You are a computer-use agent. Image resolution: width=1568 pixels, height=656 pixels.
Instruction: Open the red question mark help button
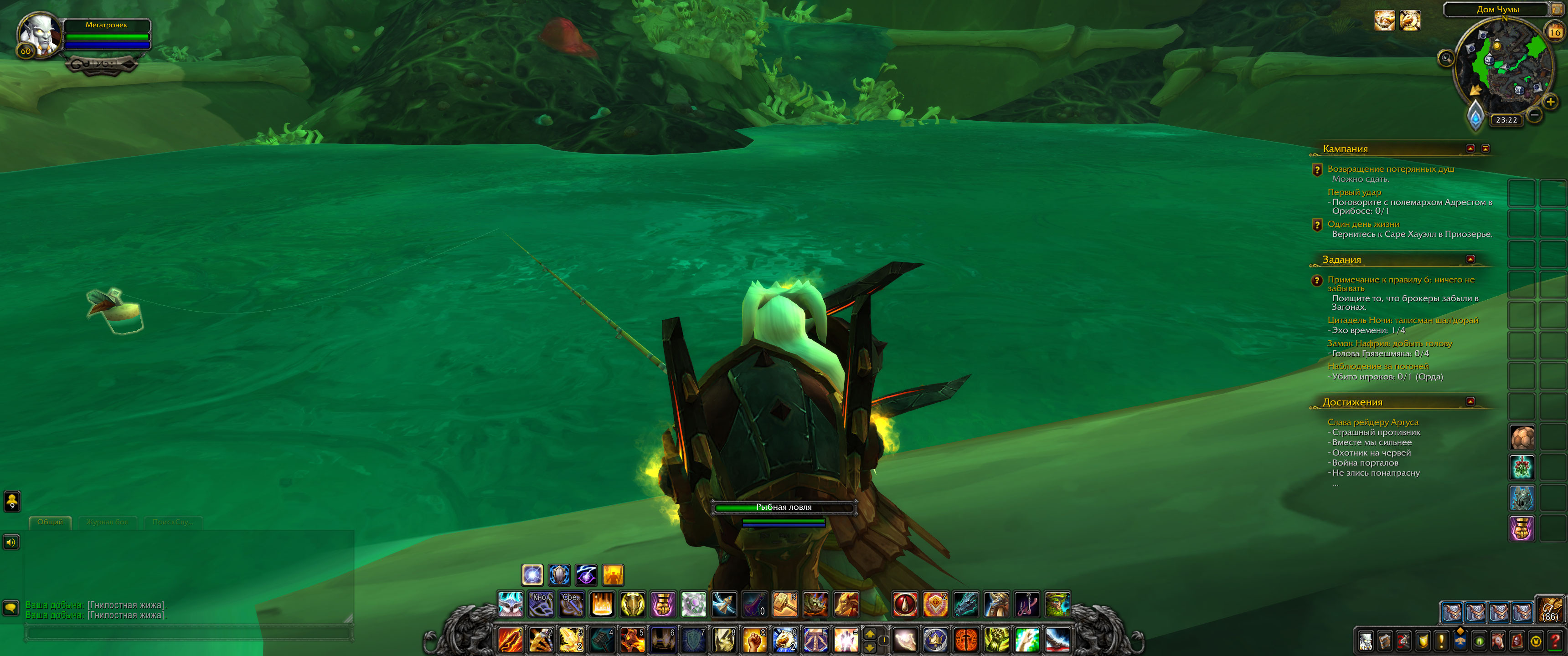coord(1555,641)
